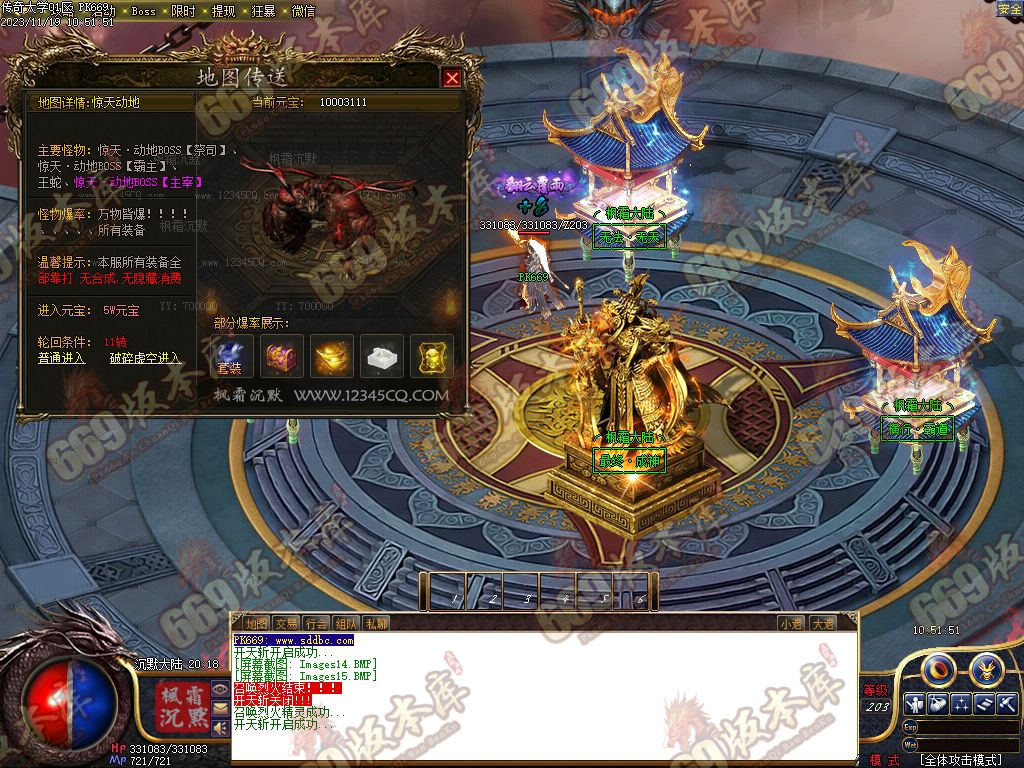This screenshot has width=1024, height=768.
Task: Open the 微信 WeChat menu
Action: click(302, 11)
